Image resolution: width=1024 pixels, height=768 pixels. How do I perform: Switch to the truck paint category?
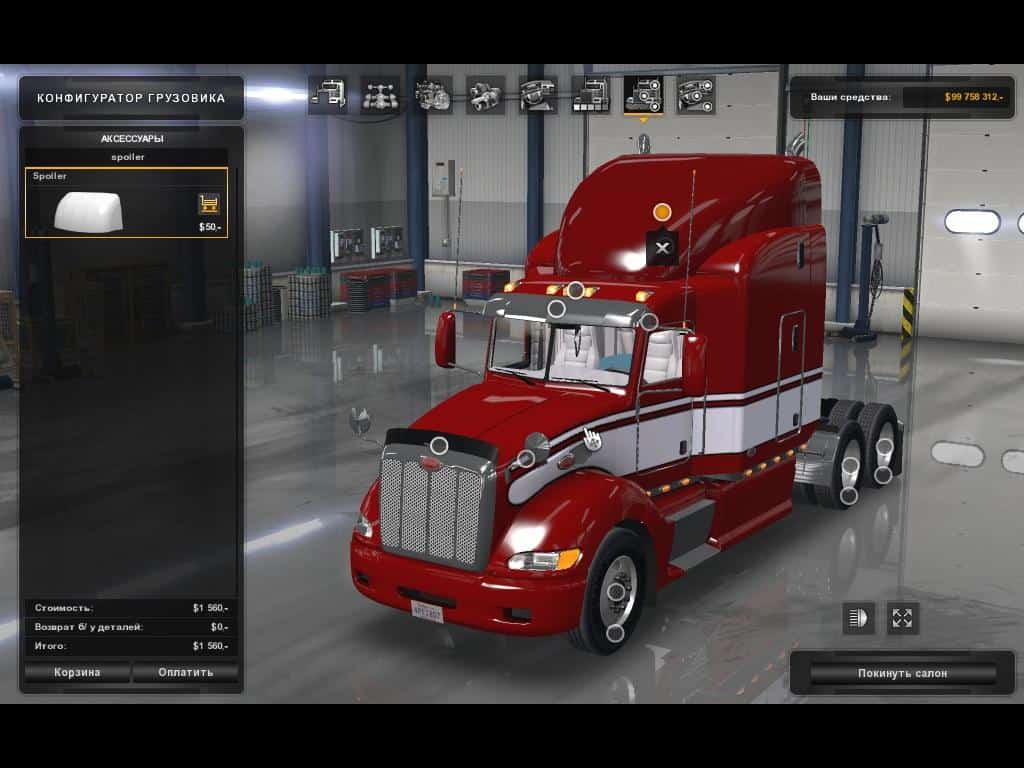(x=590, y=95)
